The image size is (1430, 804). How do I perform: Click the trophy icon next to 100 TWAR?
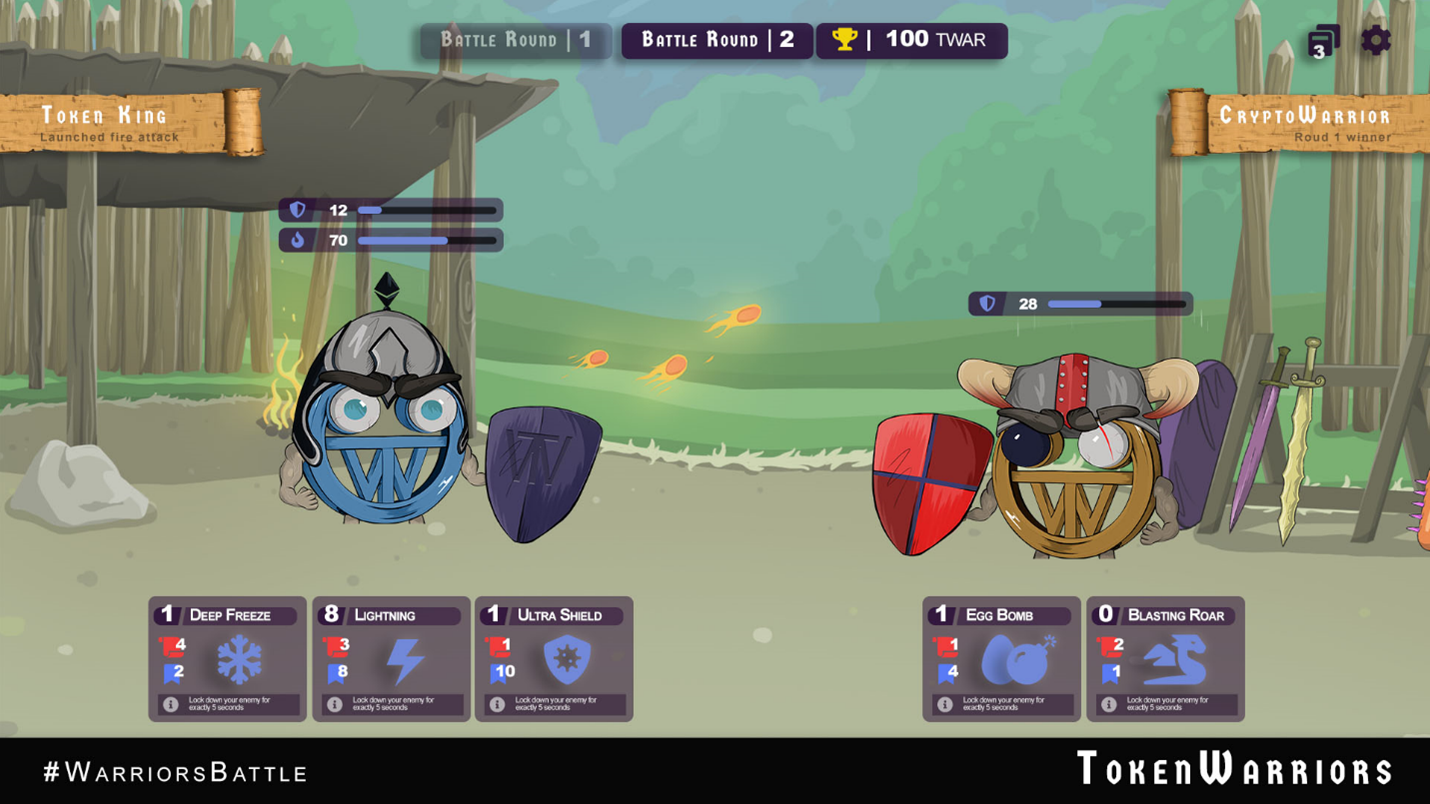pos(843,40)
